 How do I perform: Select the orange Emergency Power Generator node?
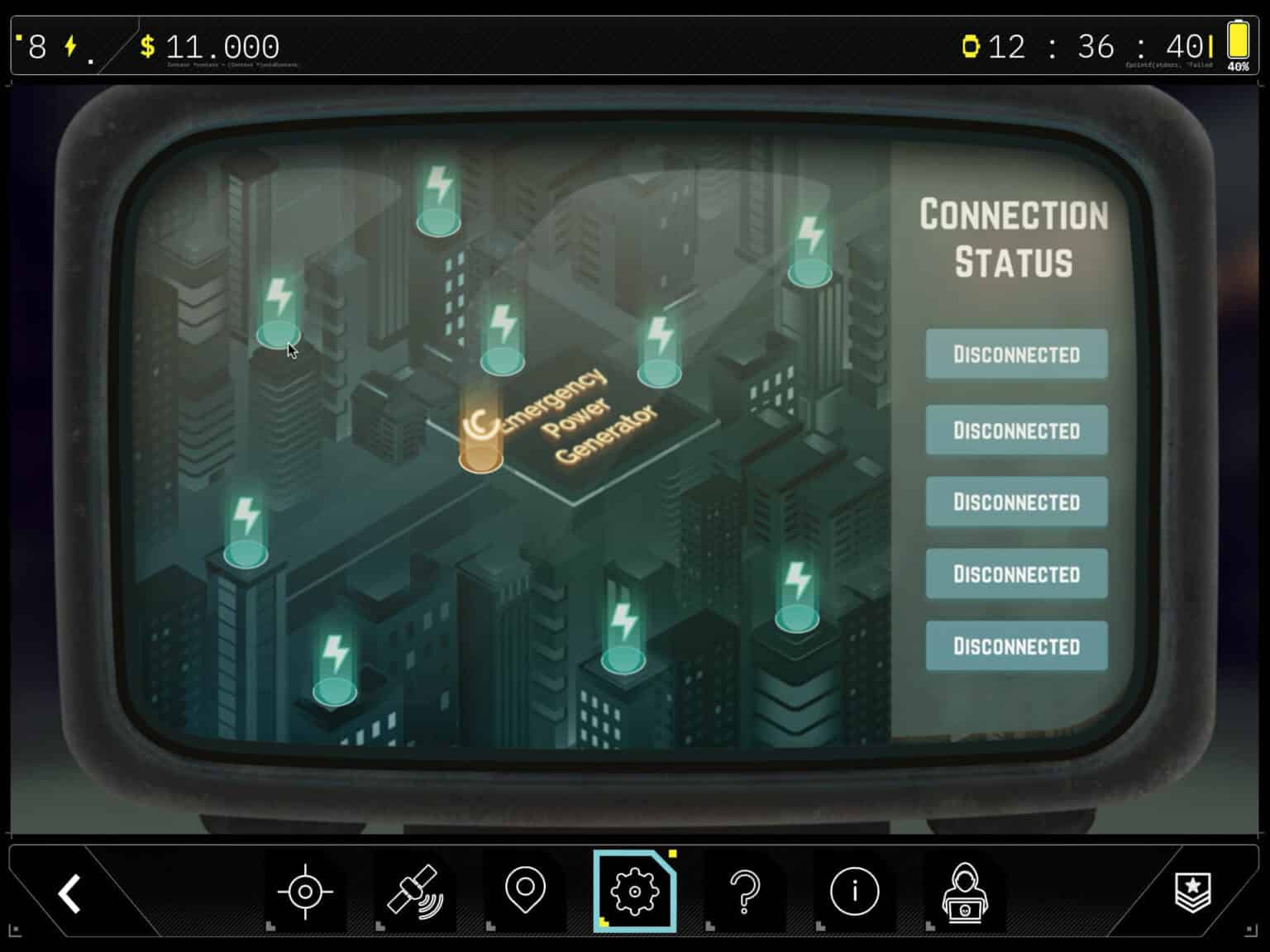tap(480, 437)
